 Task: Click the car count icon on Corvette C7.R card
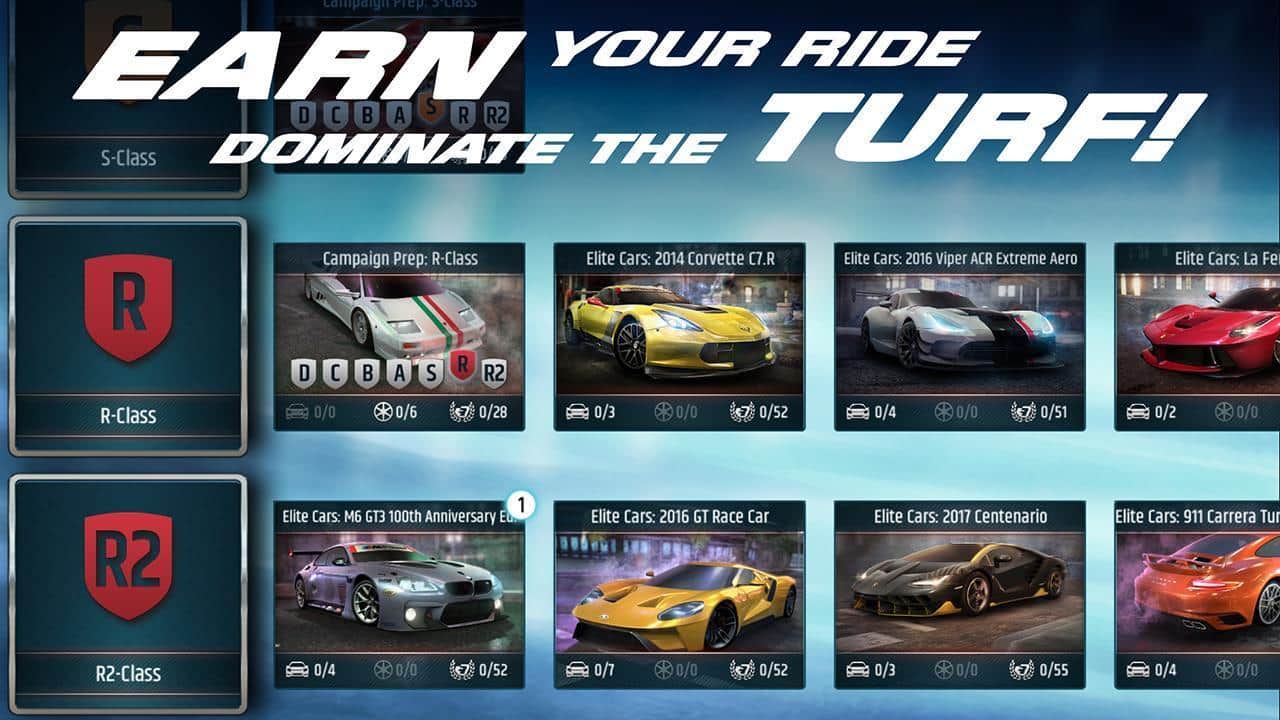[x=576, y=411]
